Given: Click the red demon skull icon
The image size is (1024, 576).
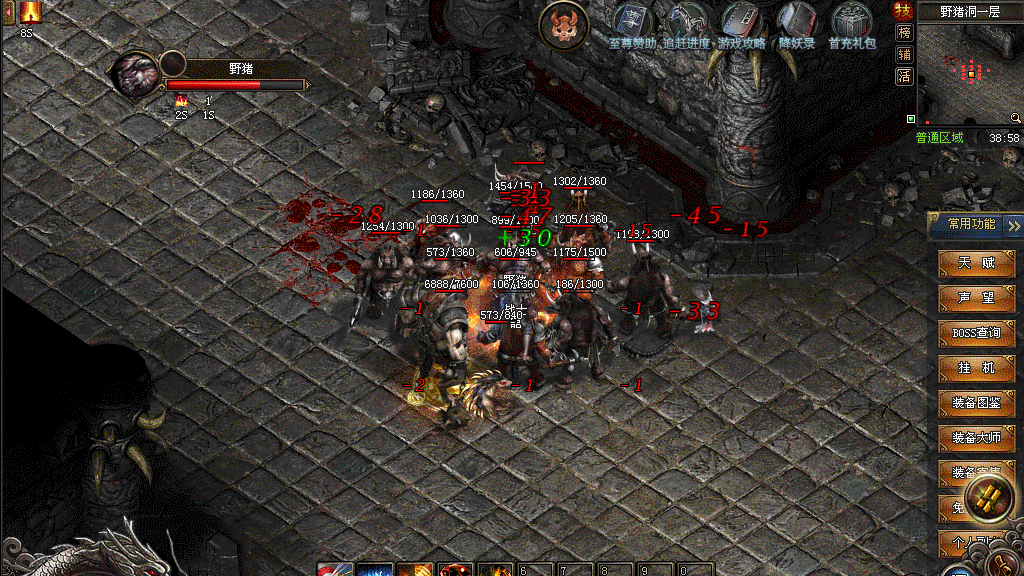Looking at the screenshot, I should pyautogui.click(x=564, y=25).
